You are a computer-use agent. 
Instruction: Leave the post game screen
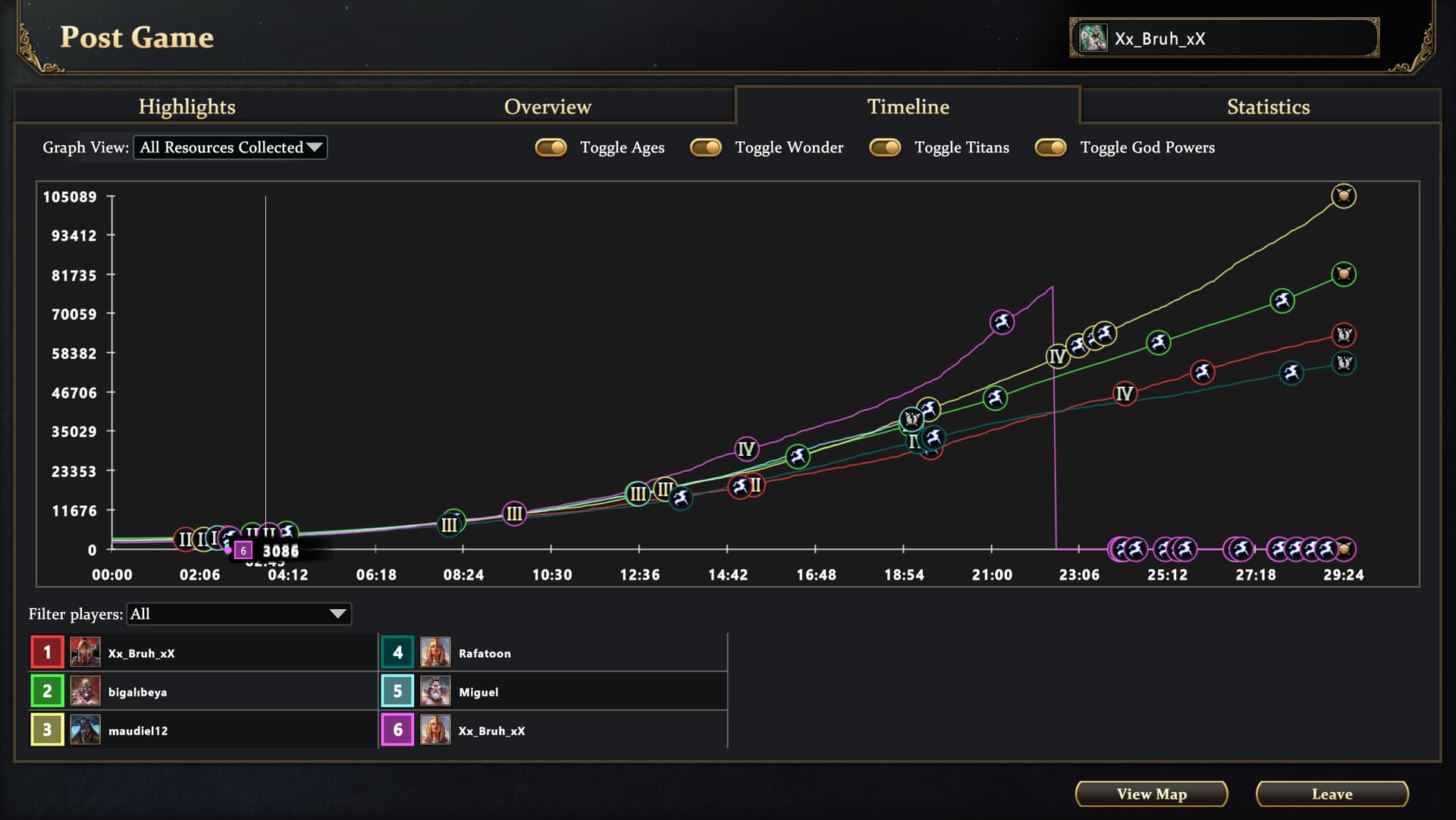[1332, 794]
